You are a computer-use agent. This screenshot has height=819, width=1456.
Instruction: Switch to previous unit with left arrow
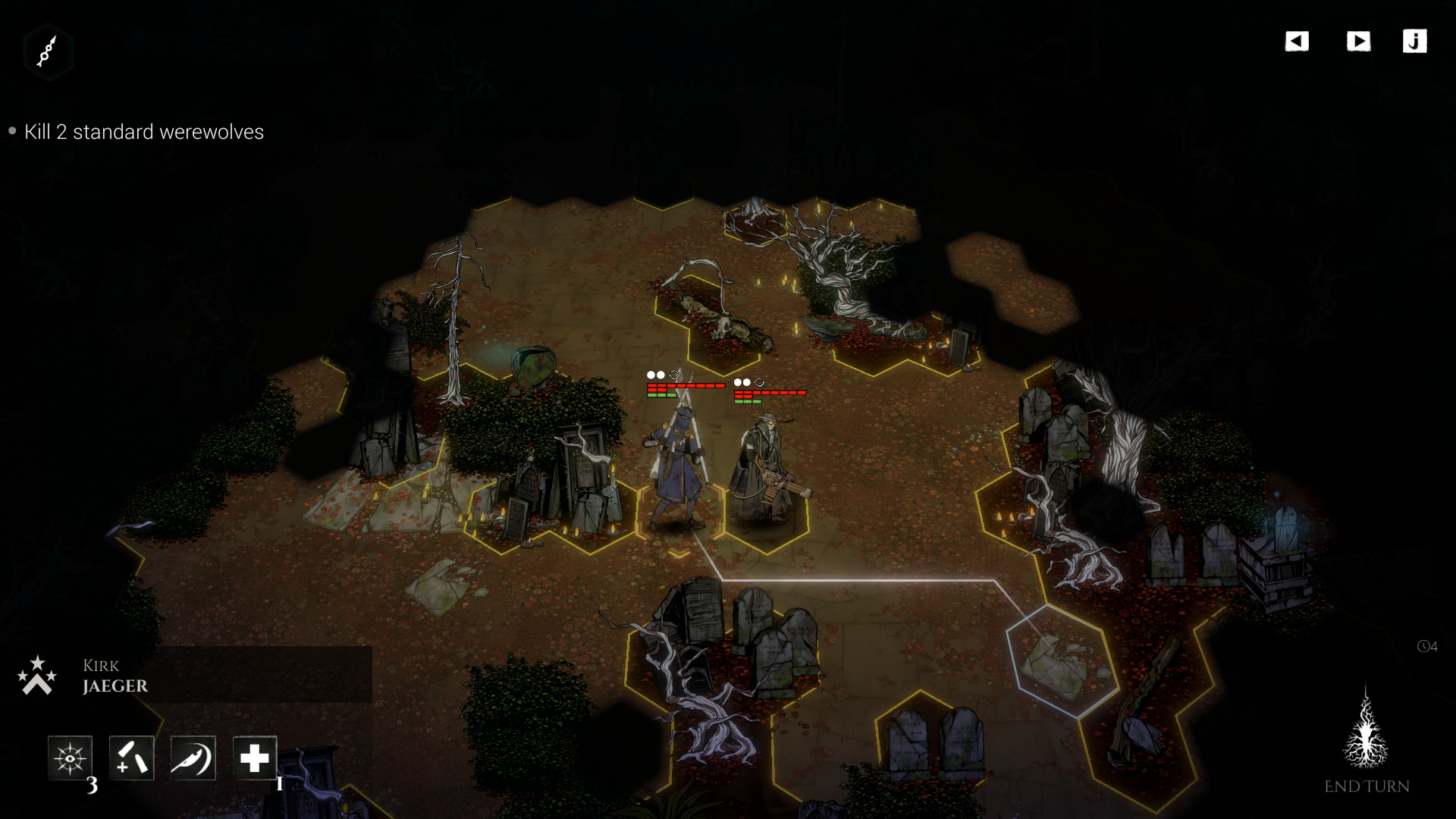pyautogui.click(x=1298, y=42)
